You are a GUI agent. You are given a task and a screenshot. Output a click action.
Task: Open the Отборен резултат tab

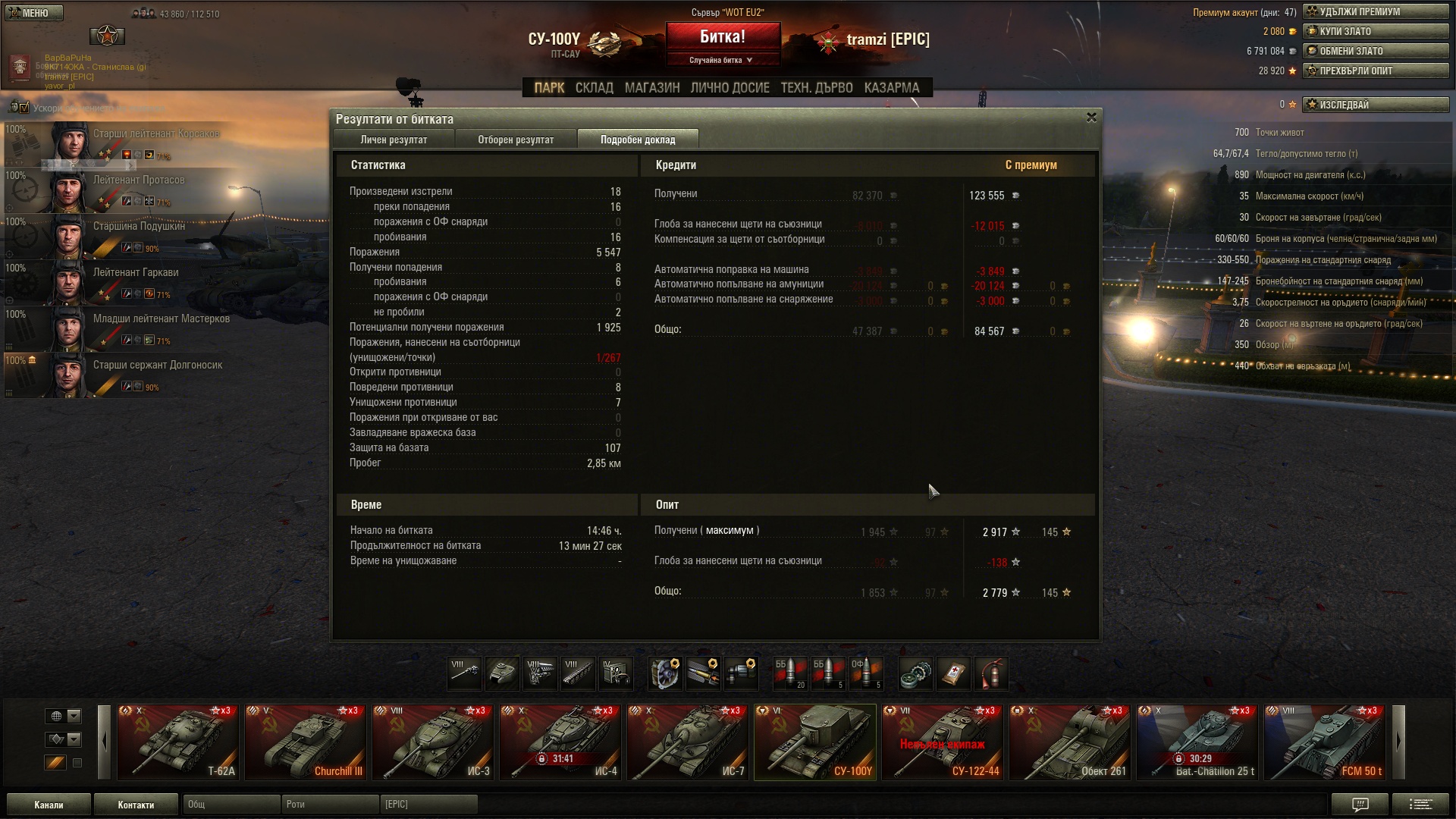(x=516, y=140)
